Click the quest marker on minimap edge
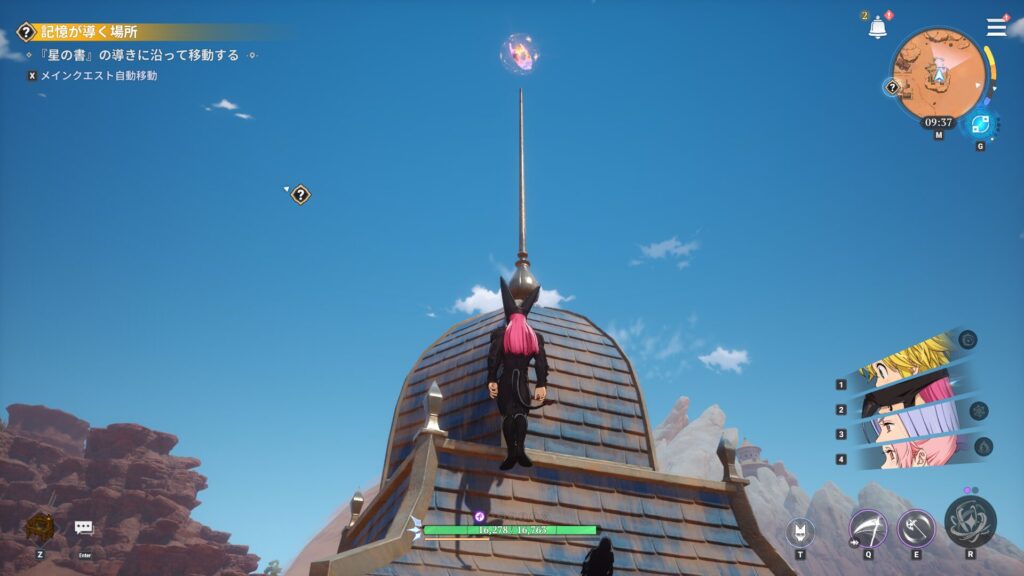The image size is (1024, 576). 892,87
